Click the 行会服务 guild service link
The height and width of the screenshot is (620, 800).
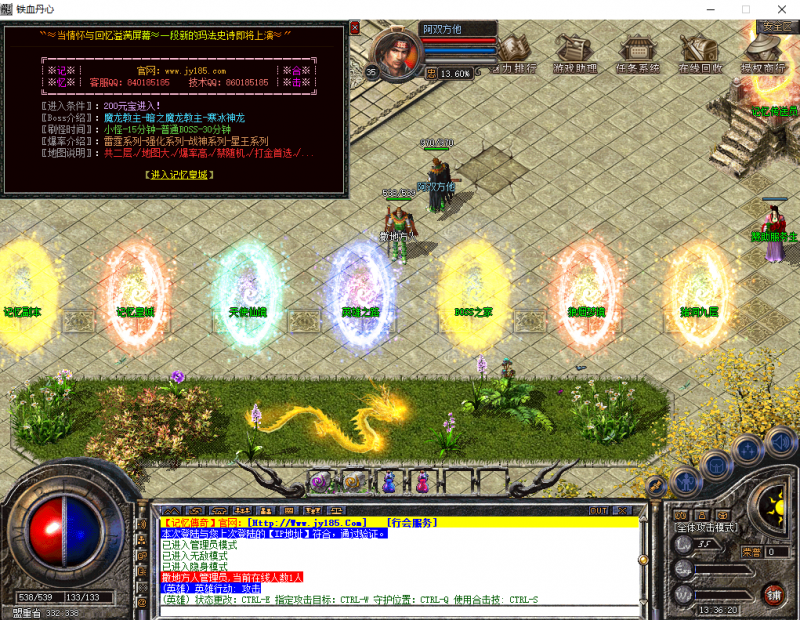pos(410,522)
